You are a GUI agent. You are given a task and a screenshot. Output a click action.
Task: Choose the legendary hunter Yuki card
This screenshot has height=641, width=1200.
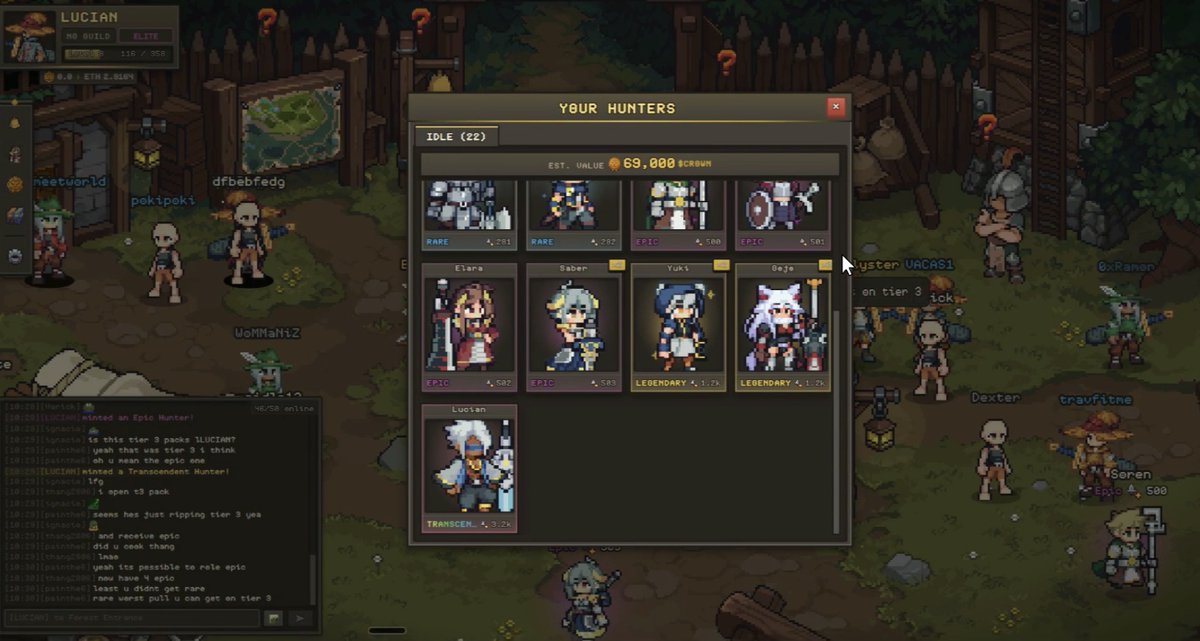pos(678,327)
